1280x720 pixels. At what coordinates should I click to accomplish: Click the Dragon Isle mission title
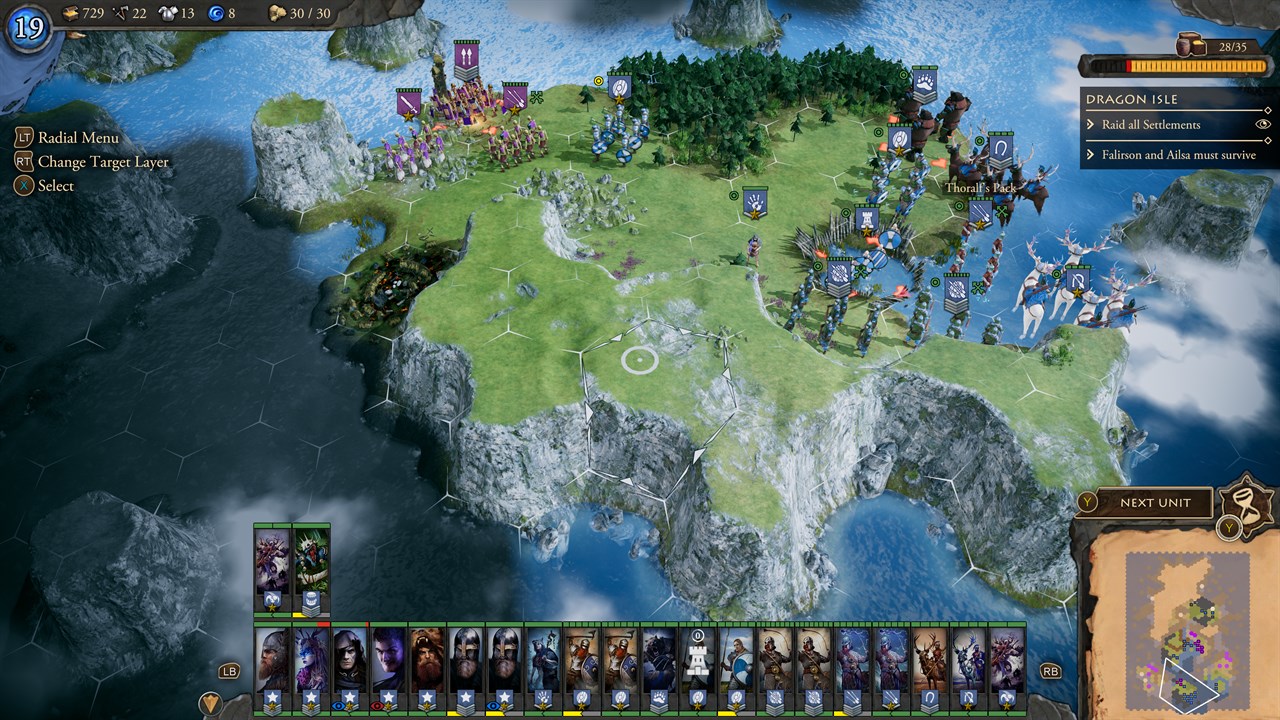click(x=1131, y=99)
